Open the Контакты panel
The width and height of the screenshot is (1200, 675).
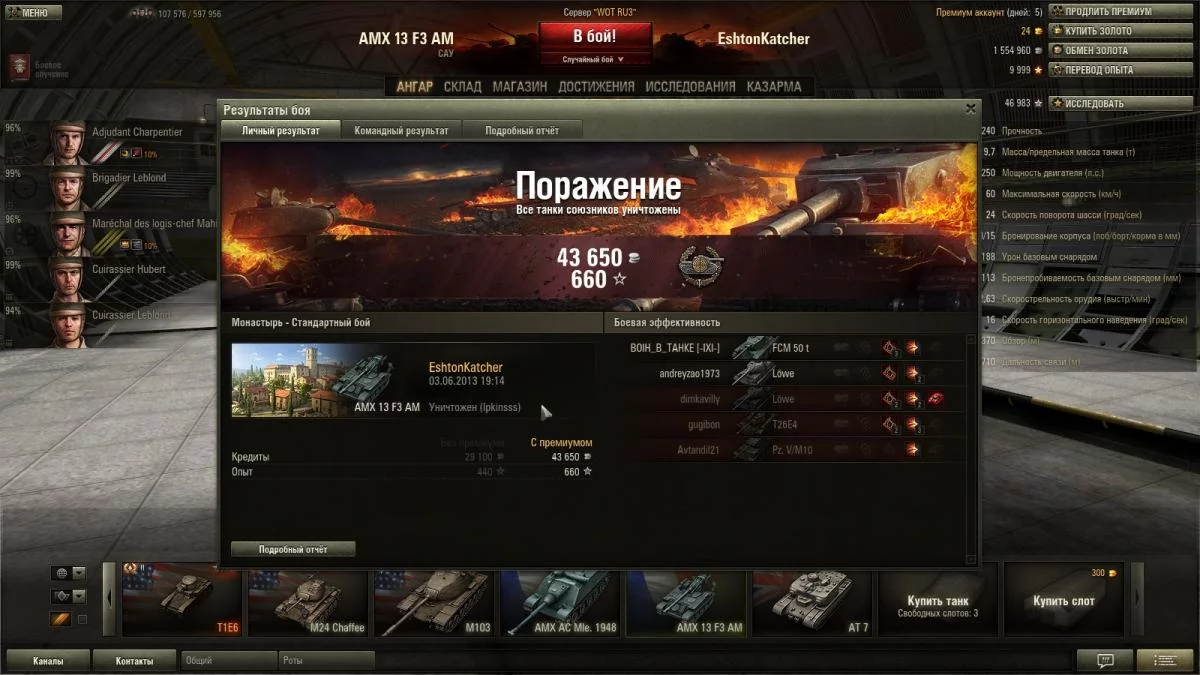134,661
